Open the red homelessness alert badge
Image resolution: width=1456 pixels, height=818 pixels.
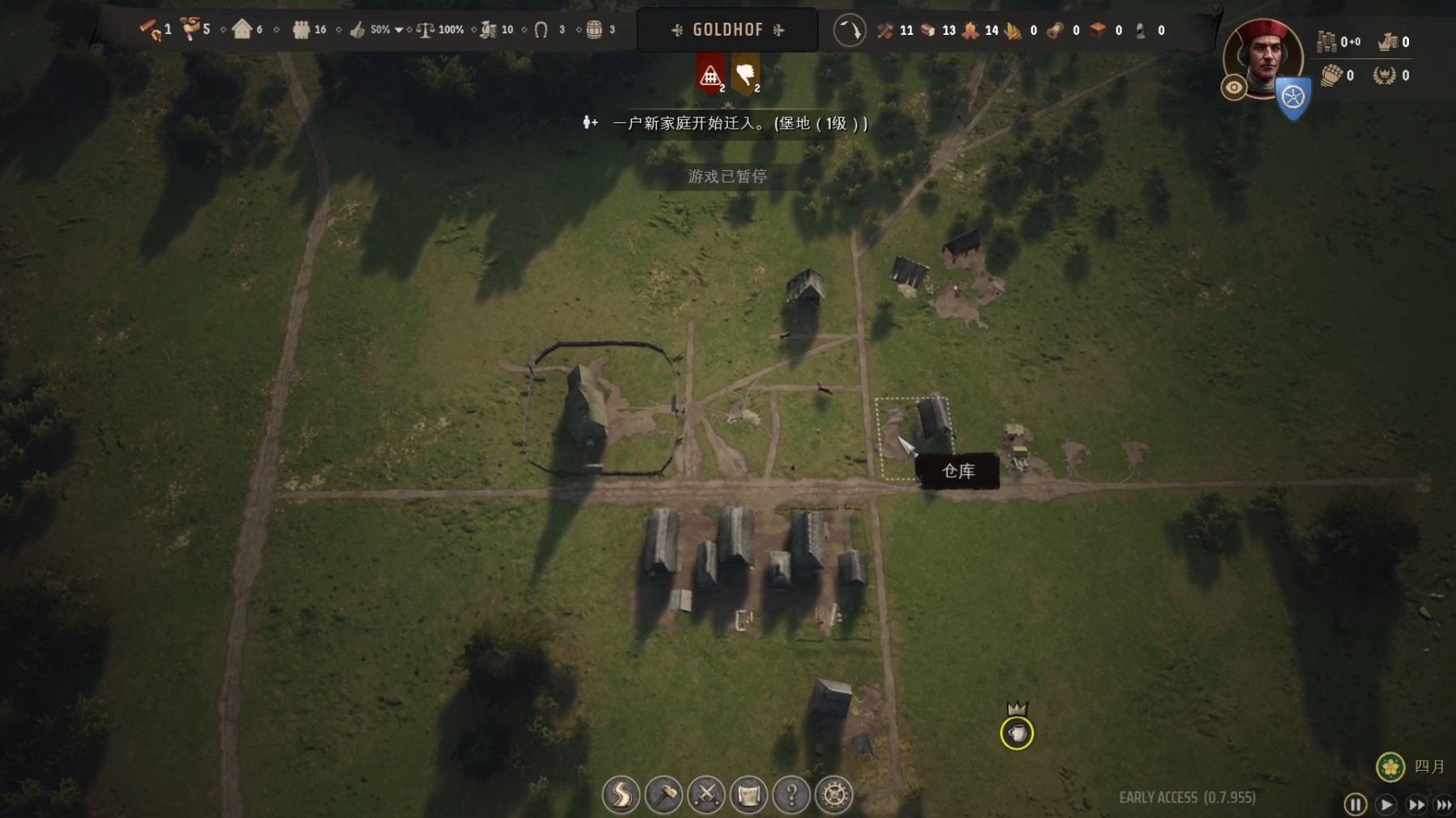pos(710,75)
